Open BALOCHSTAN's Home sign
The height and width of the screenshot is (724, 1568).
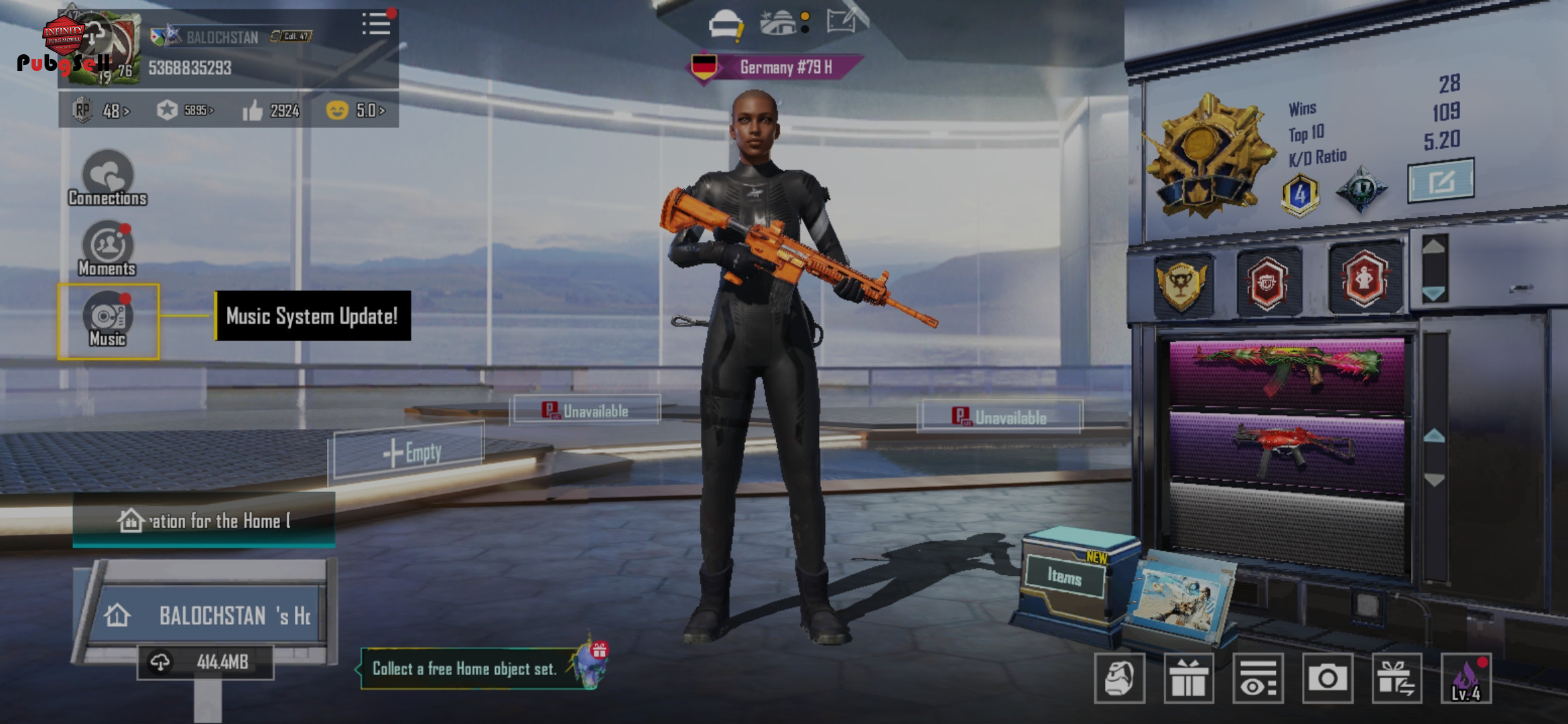point(208,615)
